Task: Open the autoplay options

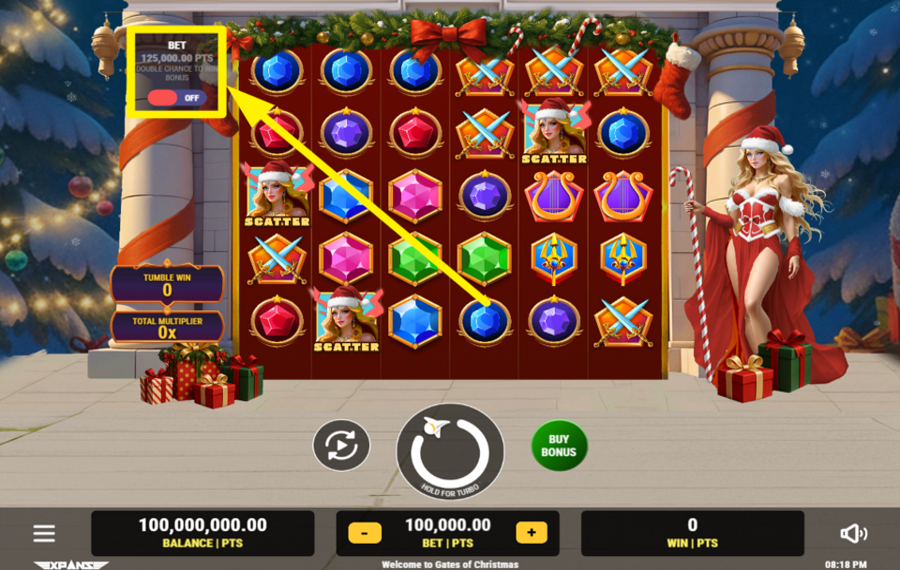Action: (341, 445)
